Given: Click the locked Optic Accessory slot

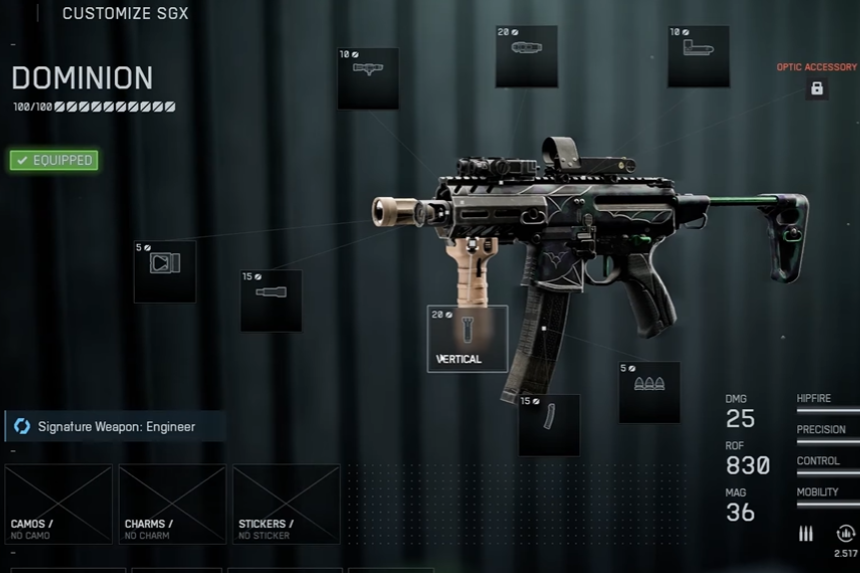Looking at the screenshot, I should click(x=817, y=88).
